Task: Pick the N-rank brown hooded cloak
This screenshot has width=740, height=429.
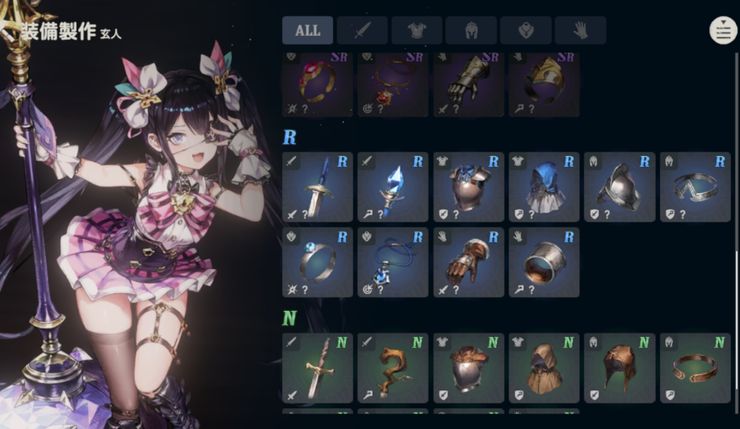Action: coord(544,368)
